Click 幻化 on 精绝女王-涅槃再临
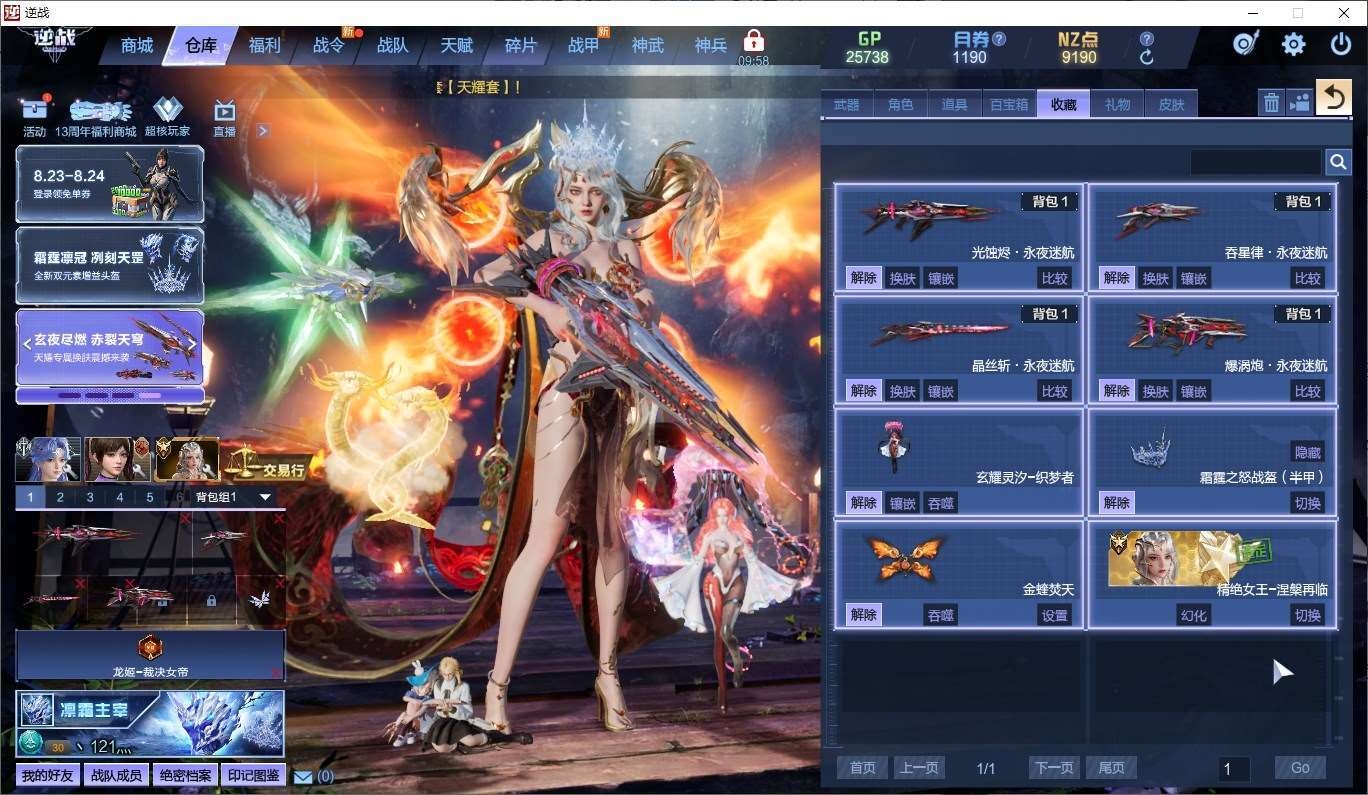This screenshot has height=795, width=1368. click(1194, 615)
